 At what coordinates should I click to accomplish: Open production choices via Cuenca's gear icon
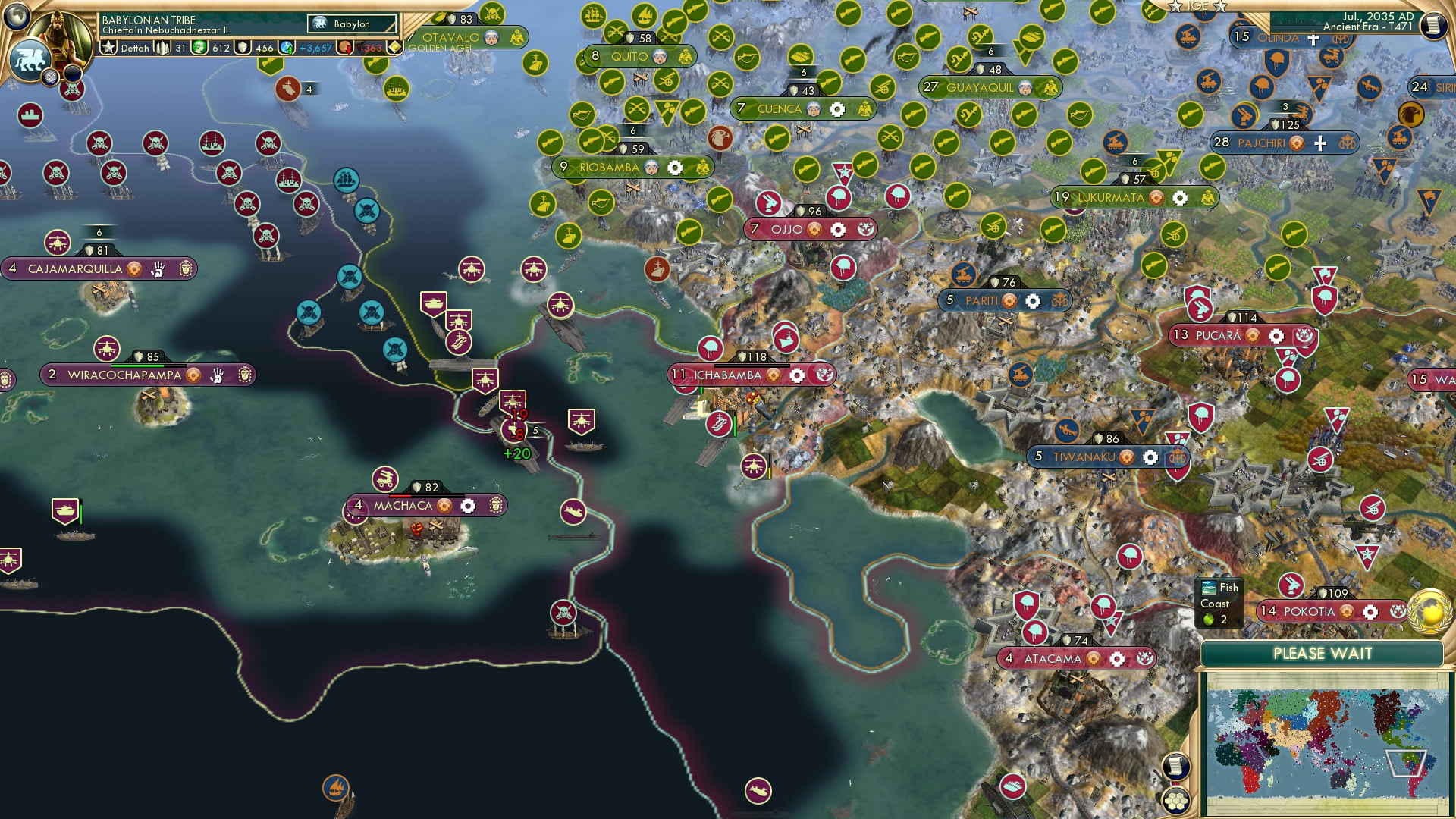click(x=836, y=109)
